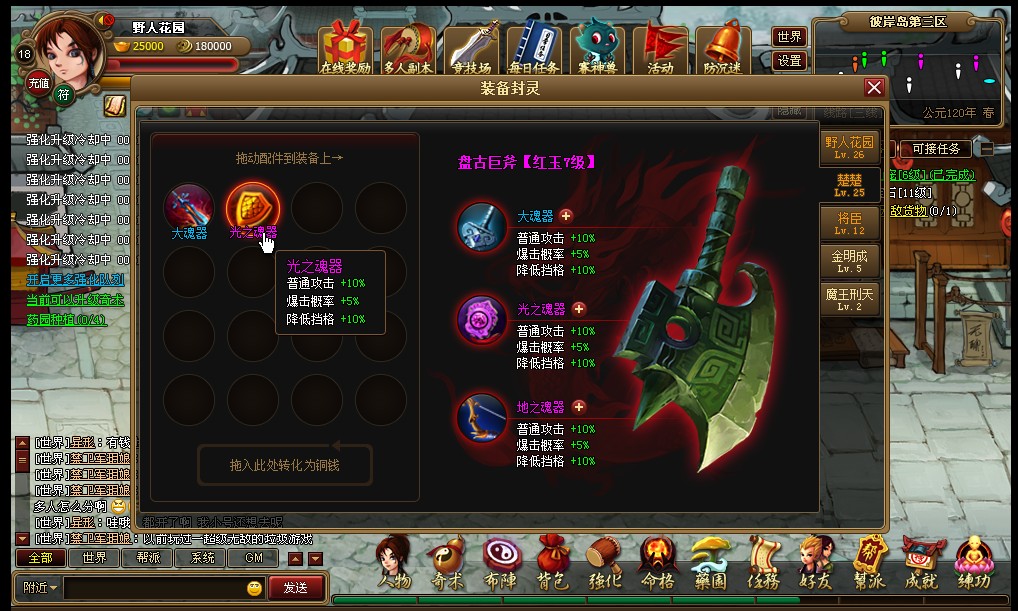
Task: Open the 竞技场 arena icon
Action: (x=471, y=48)
